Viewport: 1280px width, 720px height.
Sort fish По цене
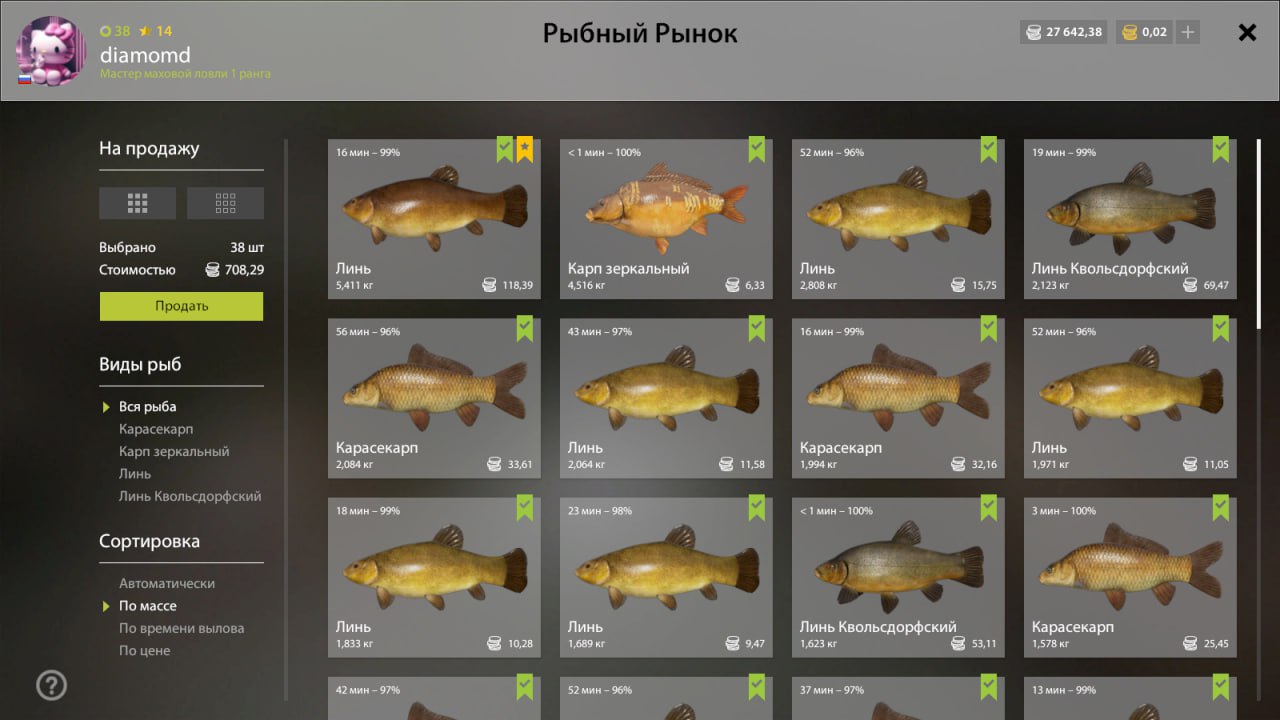144,650
